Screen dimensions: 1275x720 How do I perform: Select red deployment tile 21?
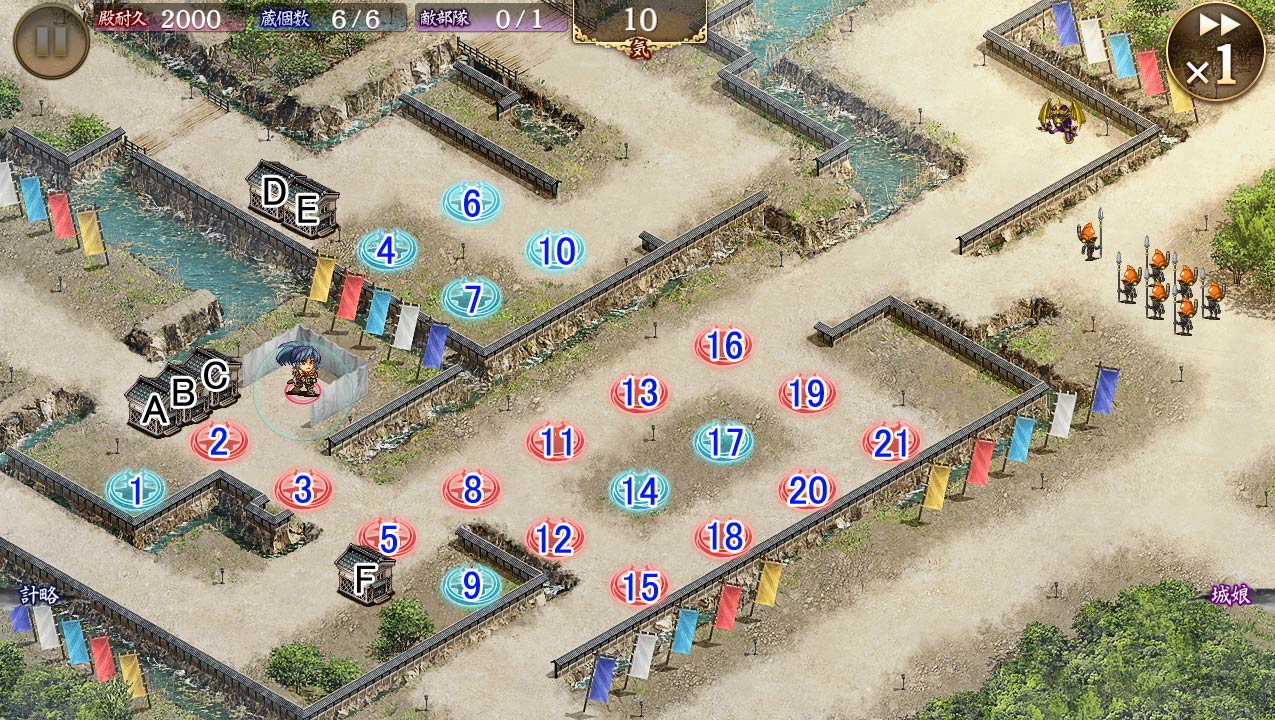point(891,442)
